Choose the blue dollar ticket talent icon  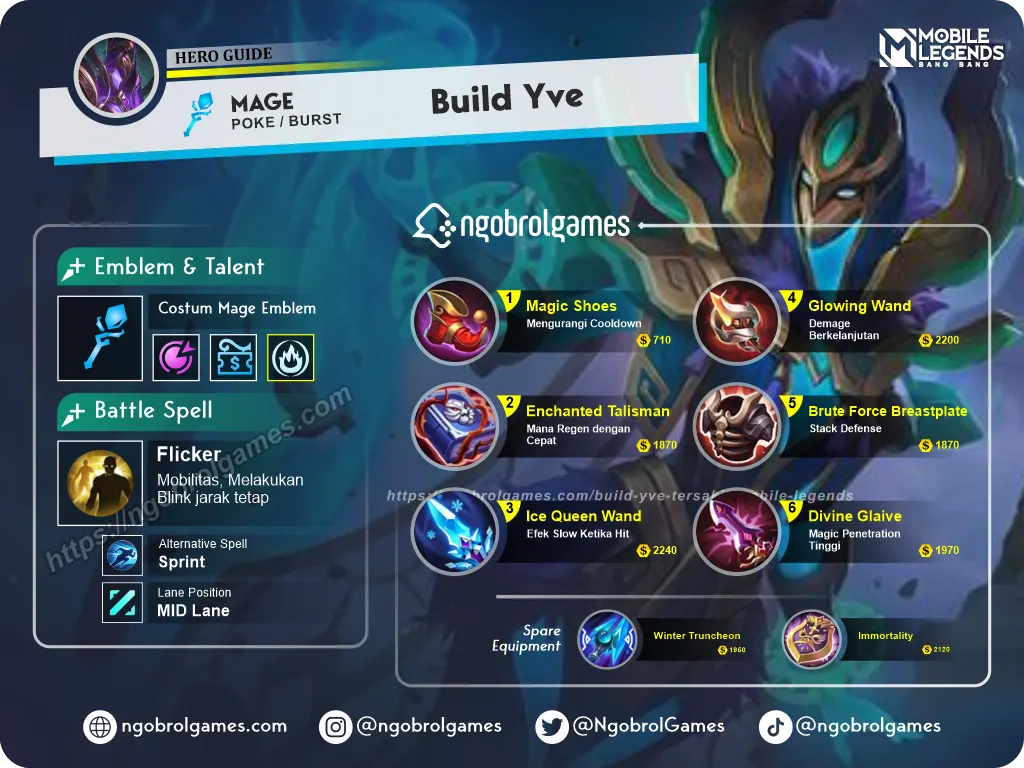(233, 357)
